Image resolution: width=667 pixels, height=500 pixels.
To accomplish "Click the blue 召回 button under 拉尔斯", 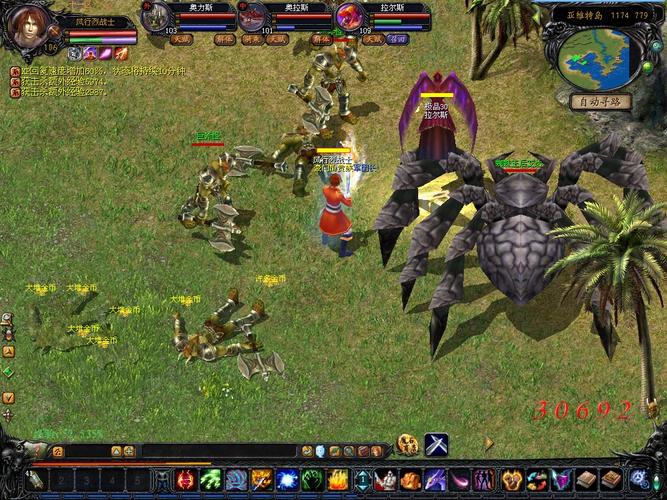I will [399, 39].
